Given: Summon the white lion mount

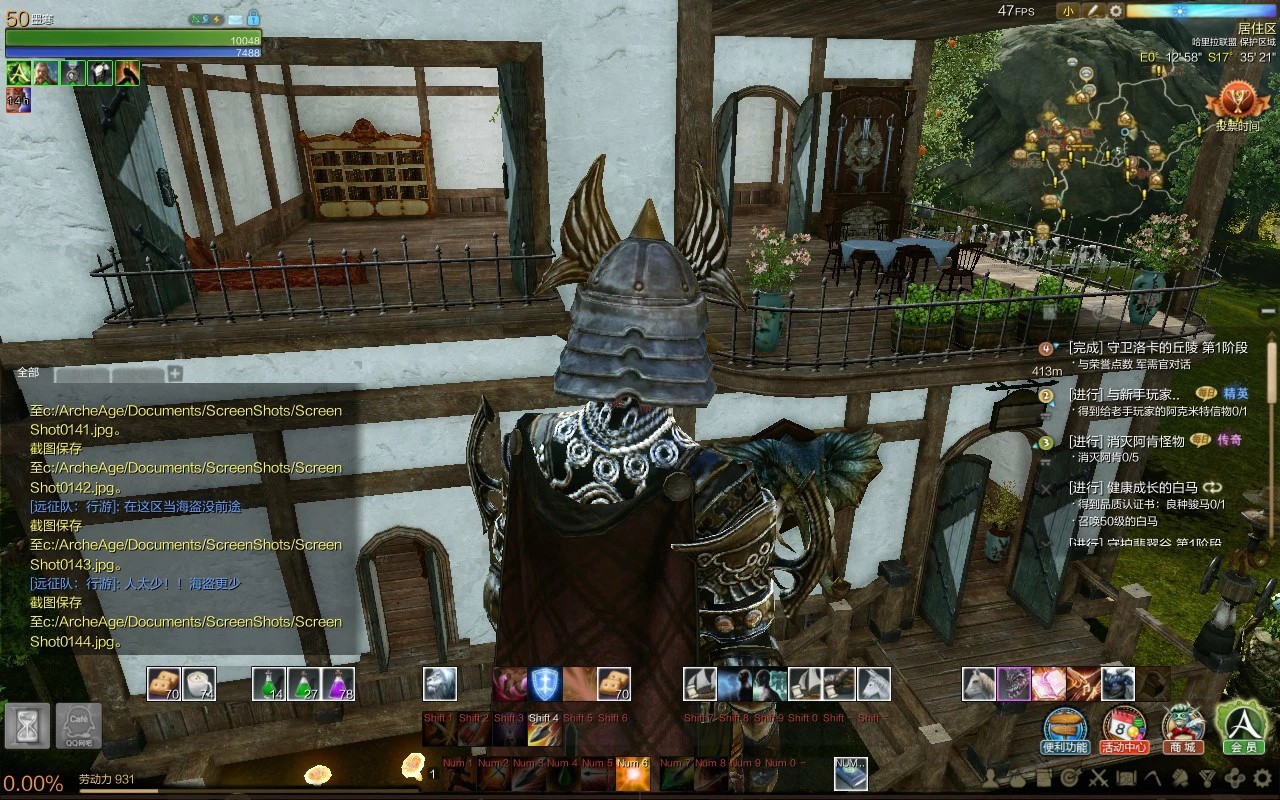Looking at the screenshot, I should pos(440,684).
